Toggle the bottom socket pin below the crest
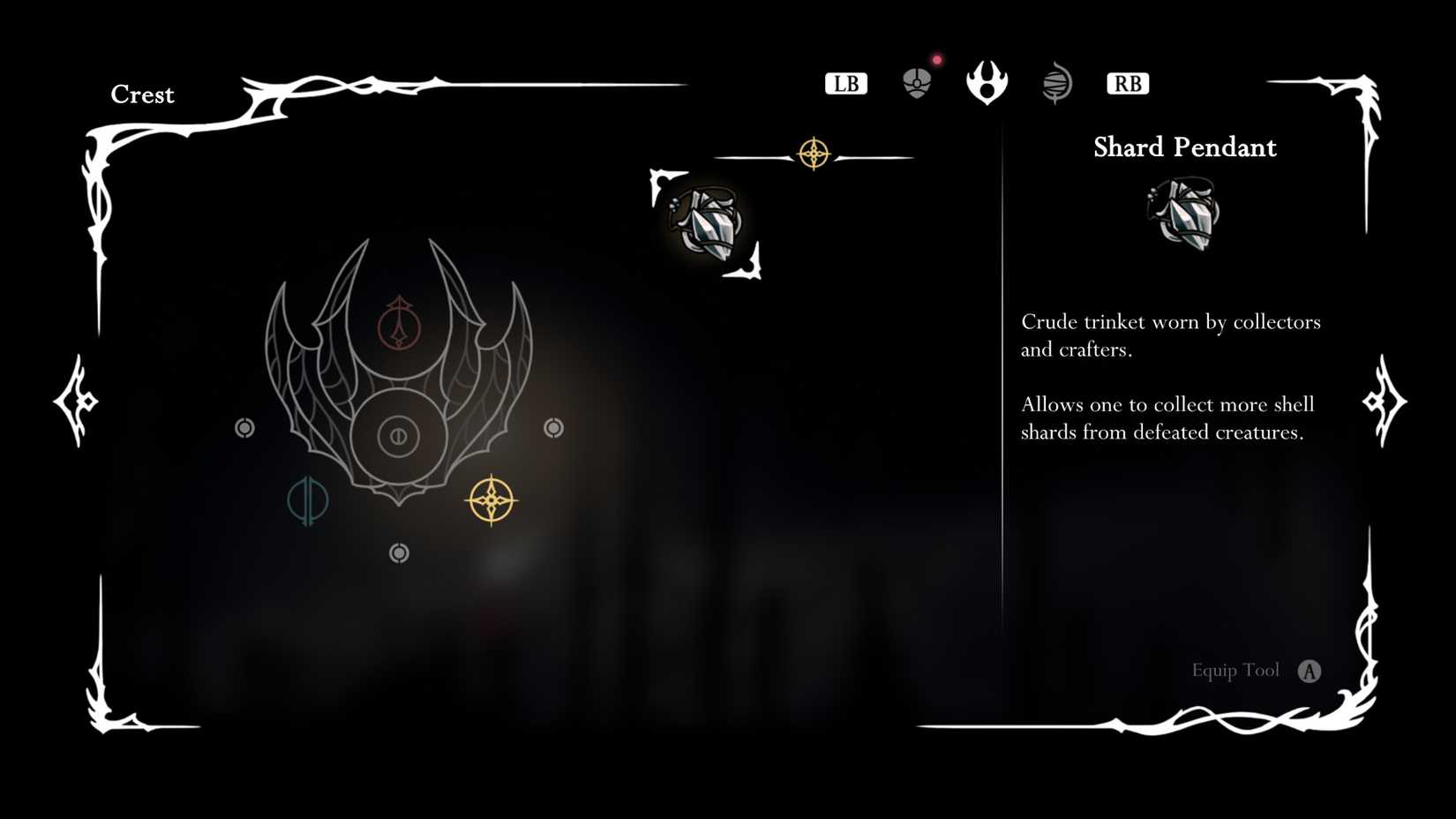The height and width of the screenshot is (819, 1456). 399,552
